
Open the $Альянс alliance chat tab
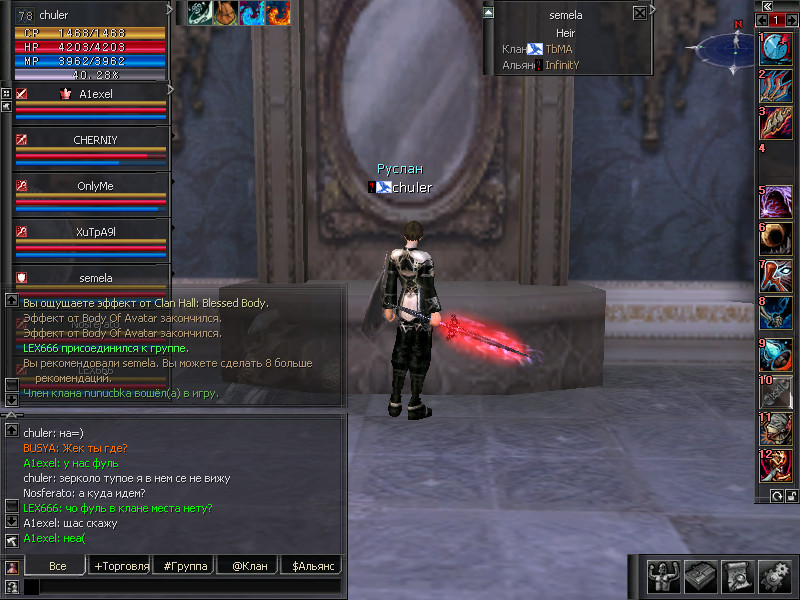[311, 566]
